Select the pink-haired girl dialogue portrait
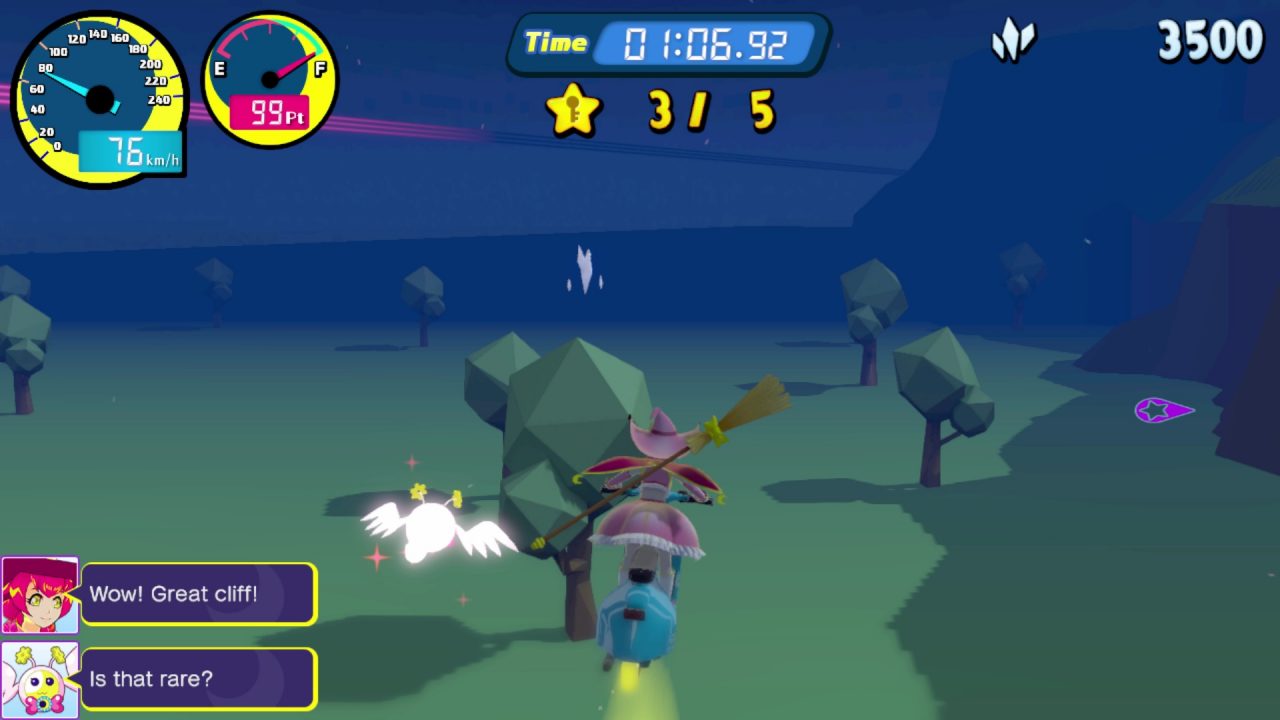 coord(40,595)
